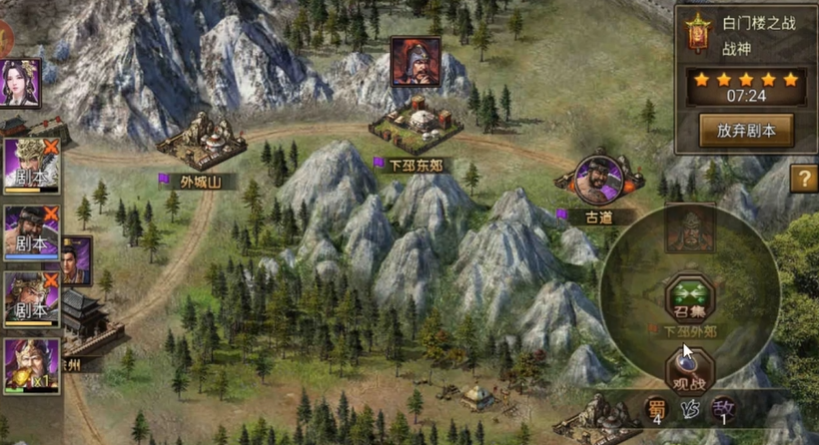The image size is (819, 445).
Task: Select the golden-helmeted 剧本 hero portrait
Action: [x=31, y=165]
